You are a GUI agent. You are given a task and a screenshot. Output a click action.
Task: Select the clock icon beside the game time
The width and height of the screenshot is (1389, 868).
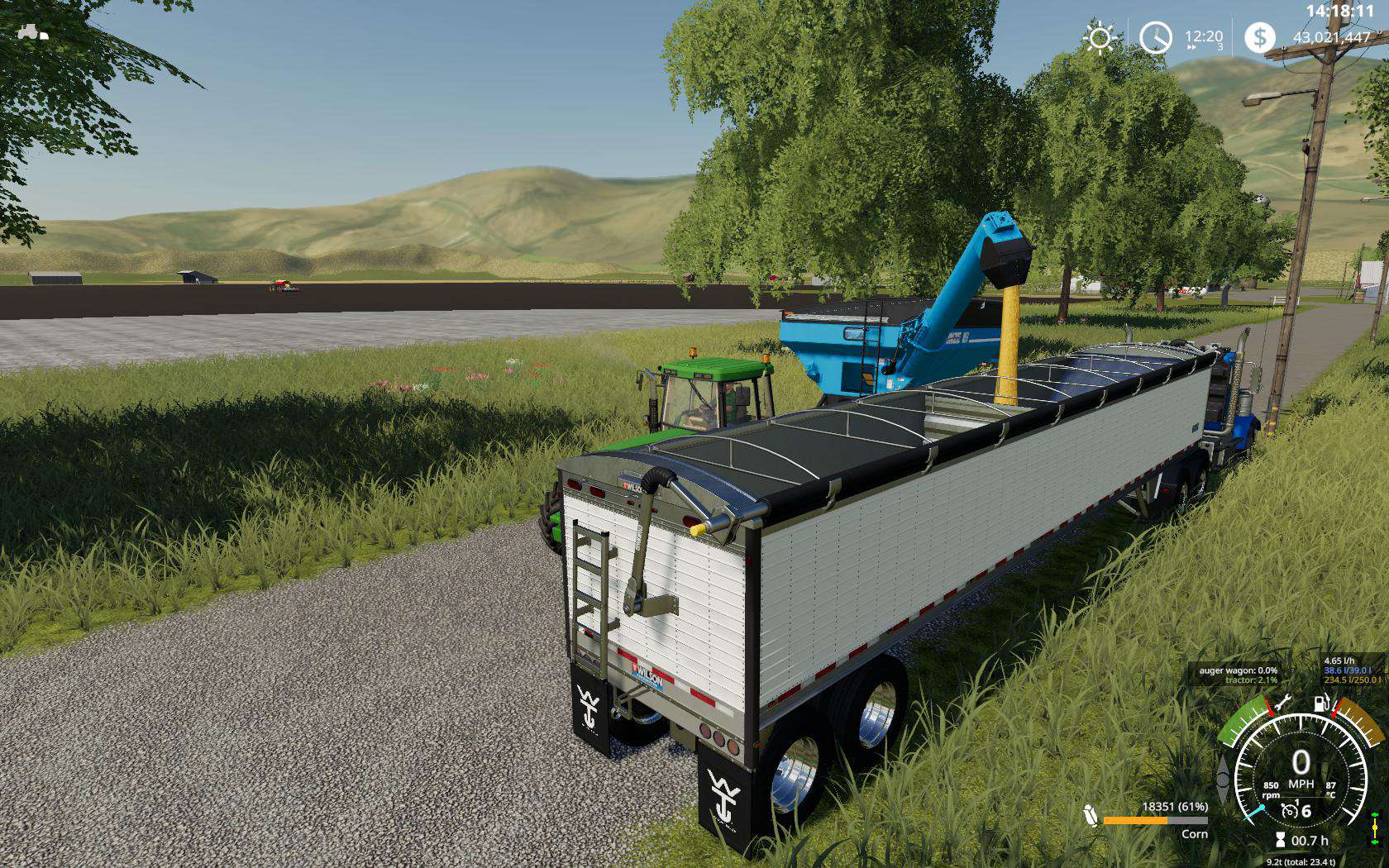pos(1155,38)
